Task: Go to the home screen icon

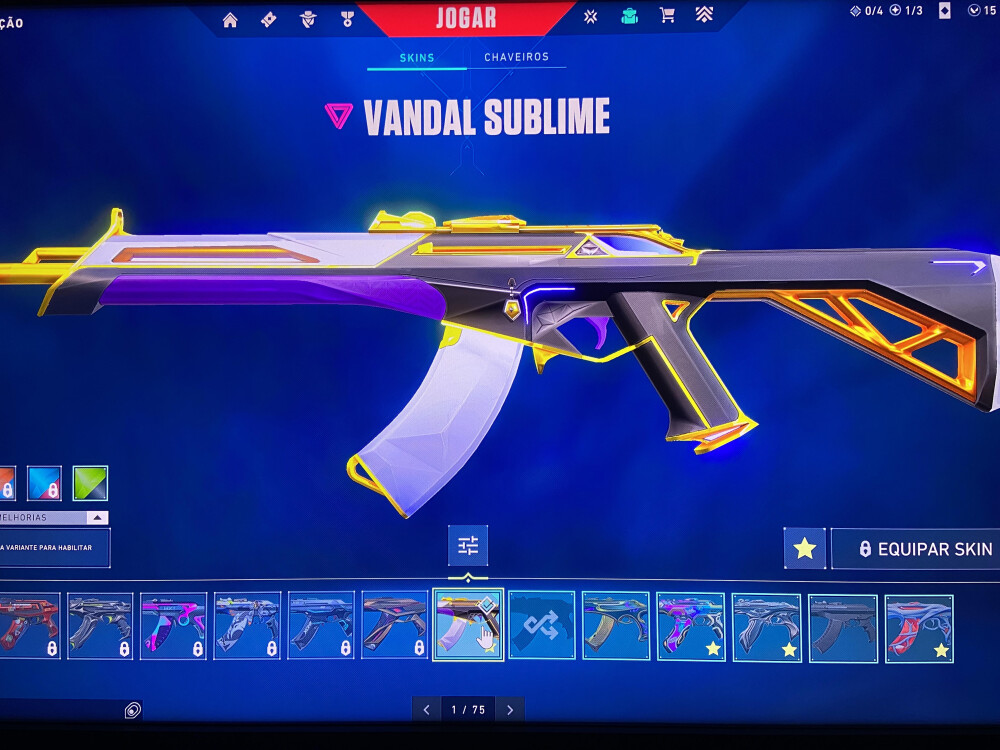Action: 230,19
